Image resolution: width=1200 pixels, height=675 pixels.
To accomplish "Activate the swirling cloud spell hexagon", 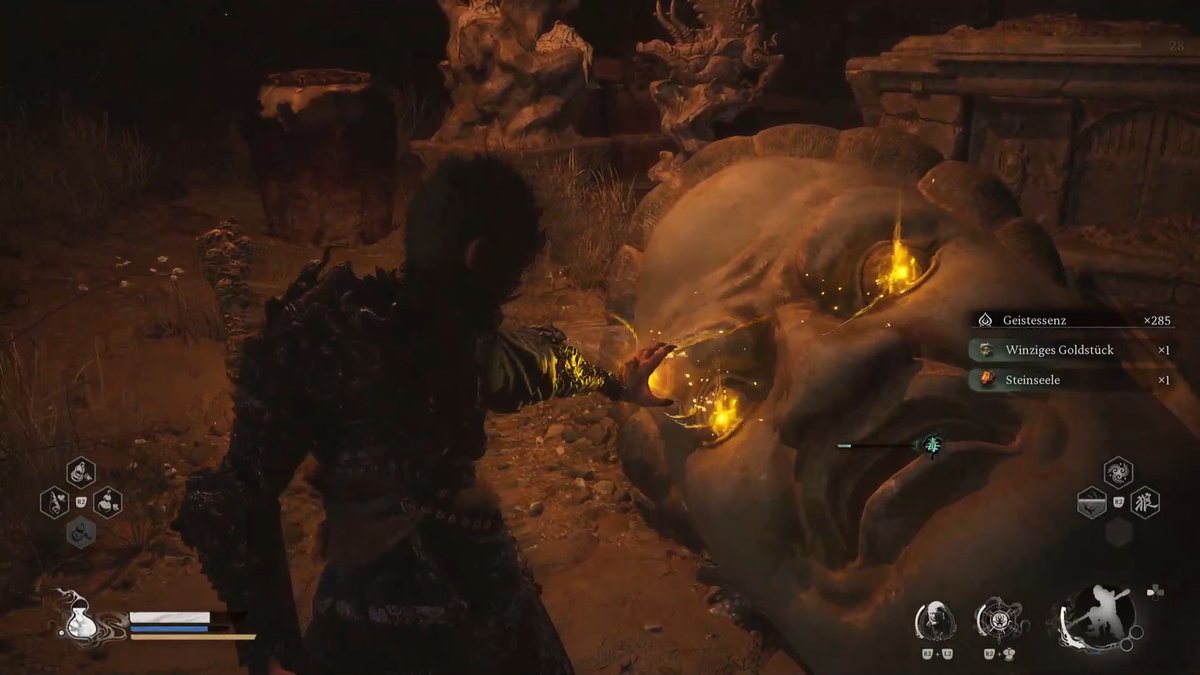I will point(1118,472).
